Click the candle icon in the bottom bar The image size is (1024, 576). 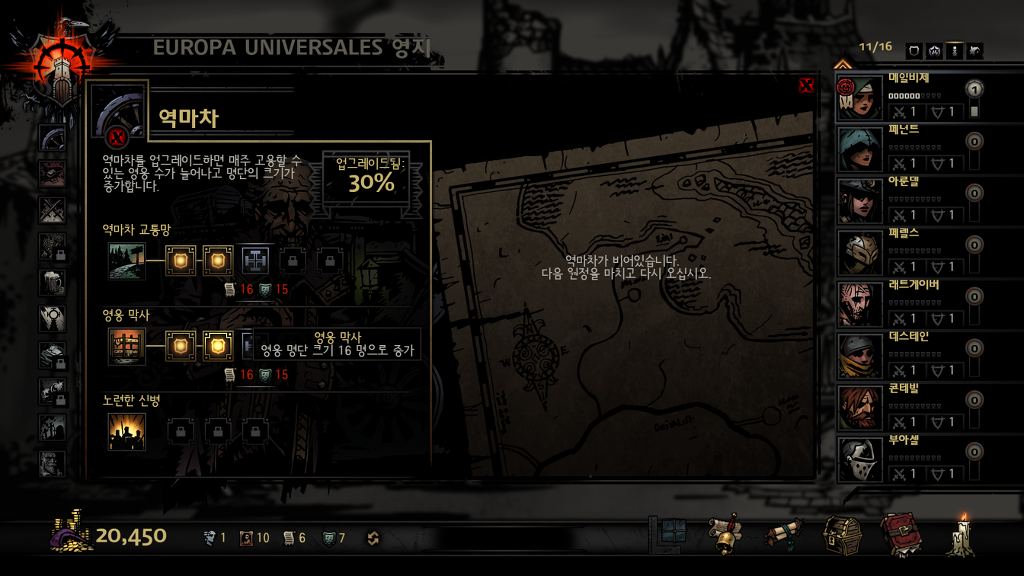[x=961, y=535]
